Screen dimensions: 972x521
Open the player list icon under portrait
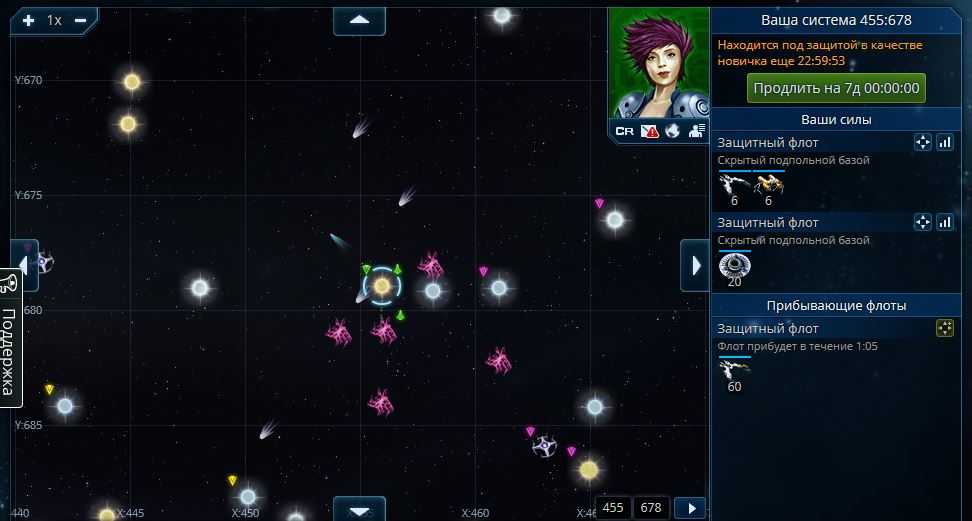click(x=697, y=131)
